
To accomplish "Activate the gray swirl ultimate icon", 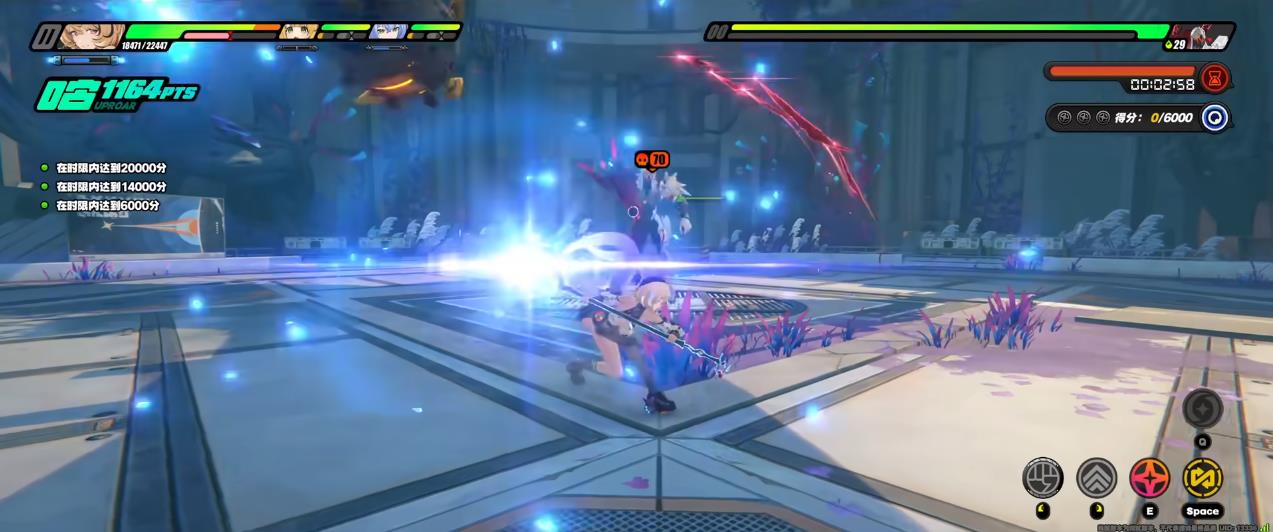I will 1203,408.
